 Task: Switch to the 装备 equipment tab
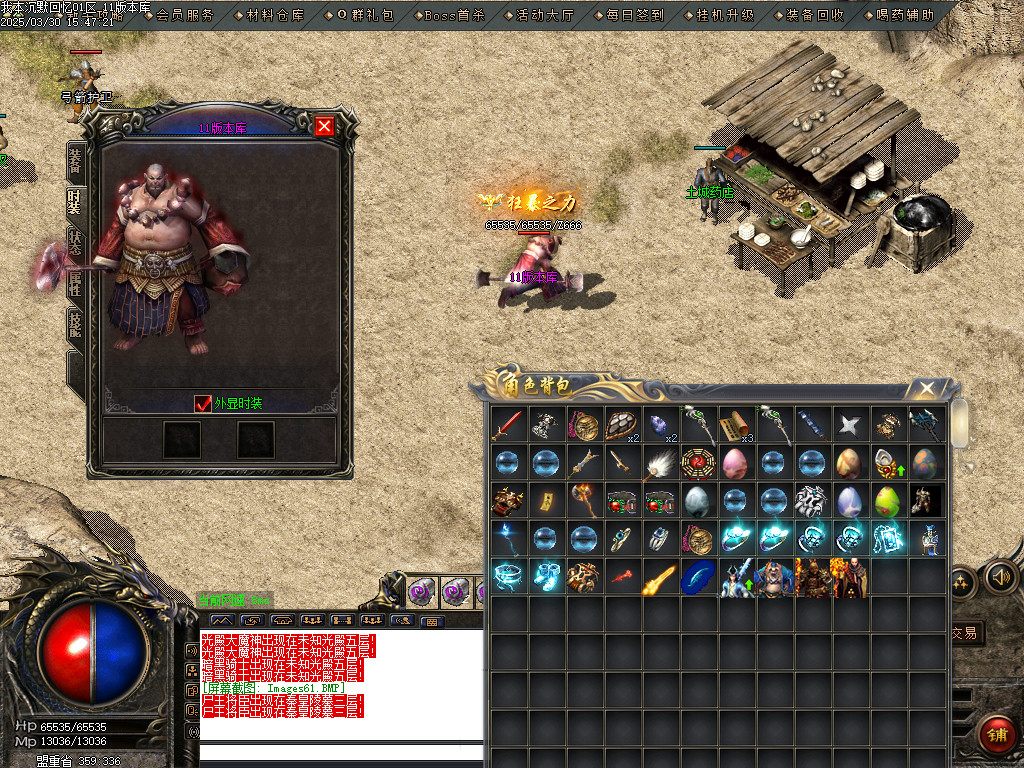coord(76,160)
